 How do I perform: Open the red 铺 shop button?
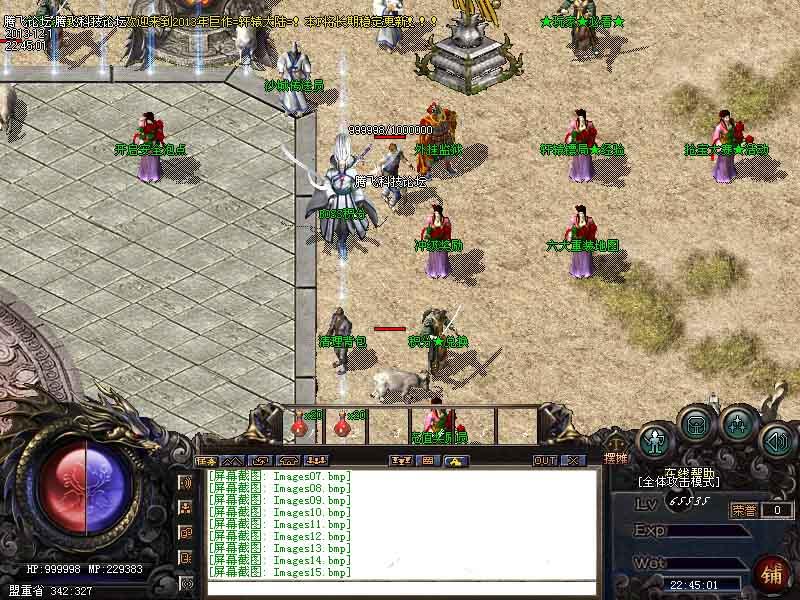coord(771,573)
